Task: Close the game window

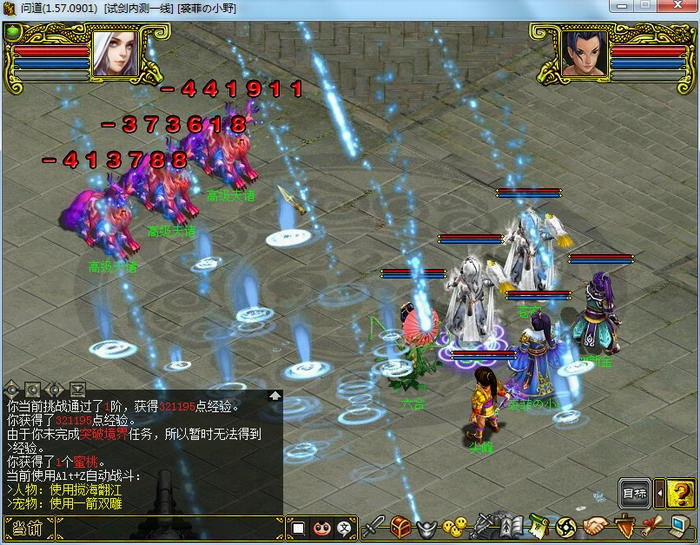Action: pyautogui.click(x=675, y=6)
